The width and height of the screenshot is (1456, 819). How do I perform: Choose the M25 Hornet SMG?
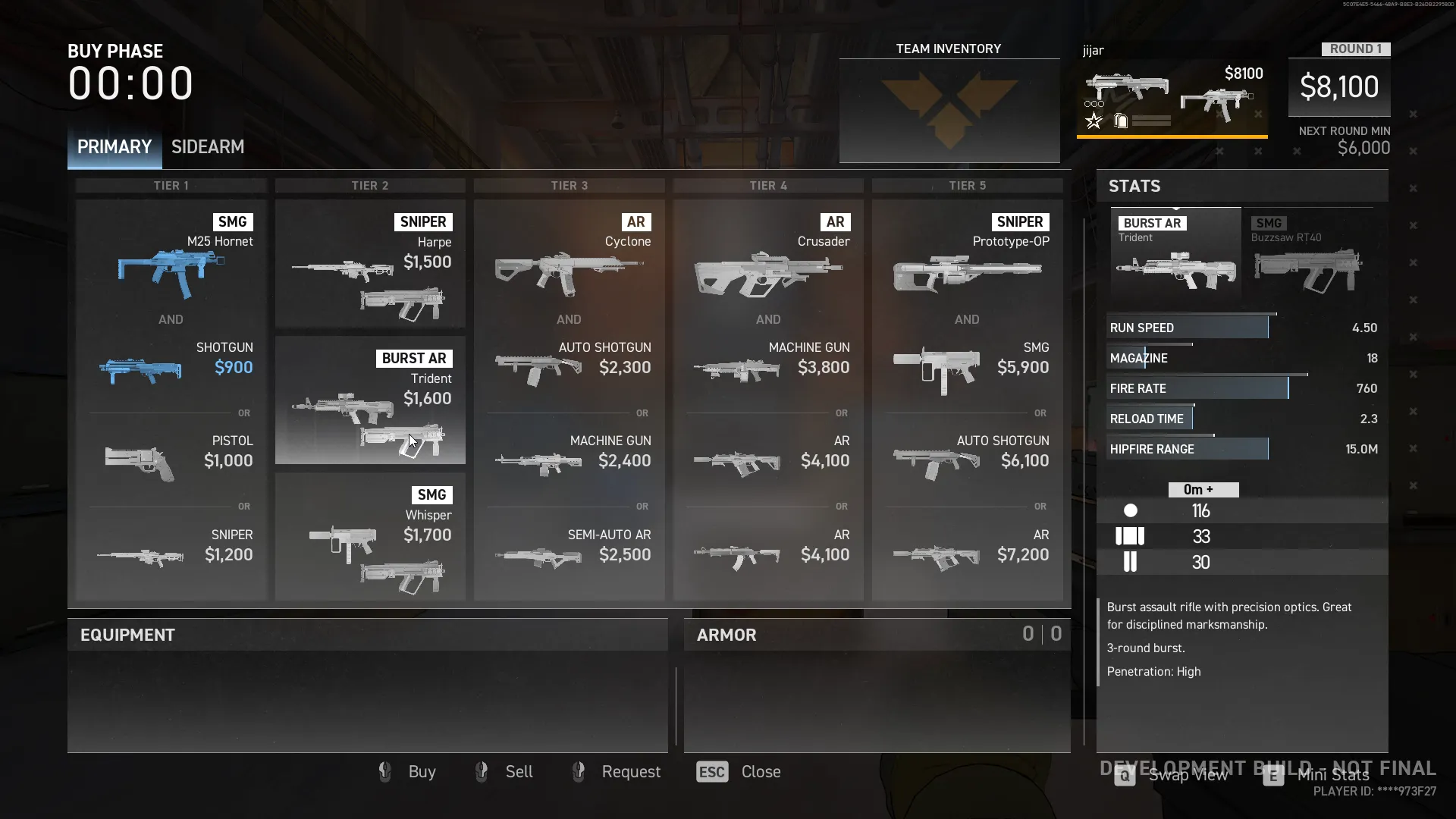click(x=171, y=262)
